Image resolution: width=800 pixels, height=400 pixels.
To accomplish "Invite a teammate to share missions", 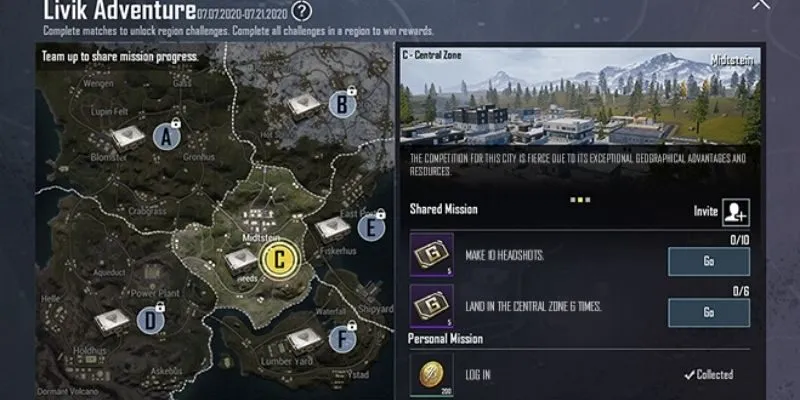I will [736, 211].
